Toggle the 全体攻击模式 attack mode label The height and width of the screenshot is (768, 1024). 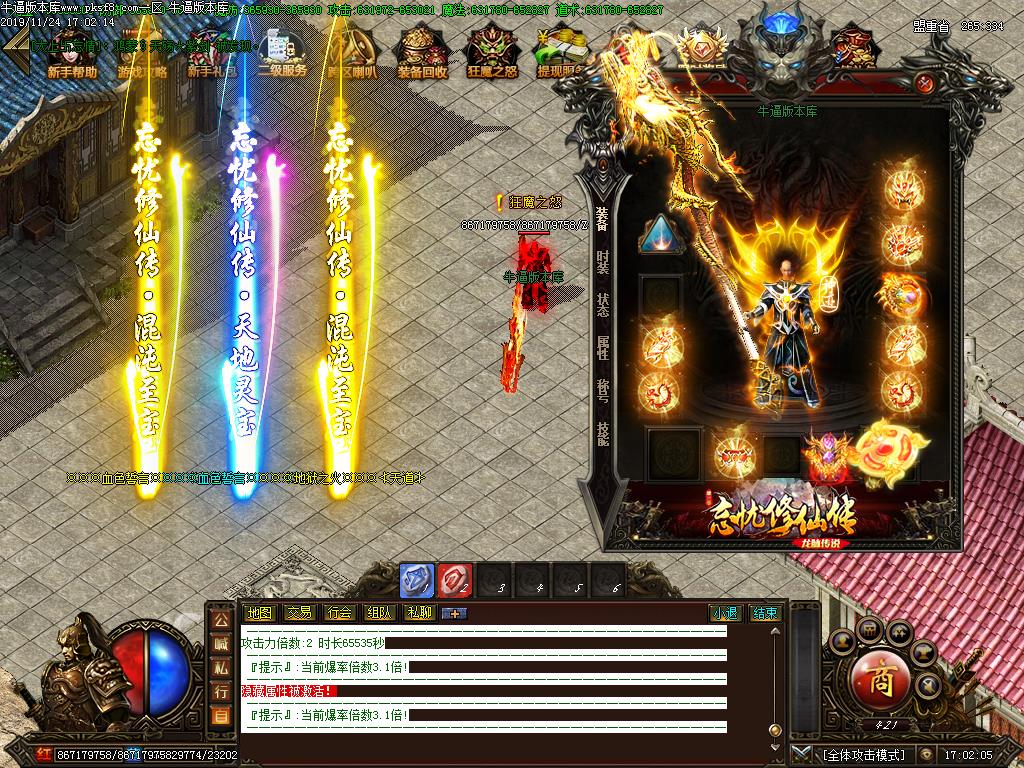(x=863, y=755)
